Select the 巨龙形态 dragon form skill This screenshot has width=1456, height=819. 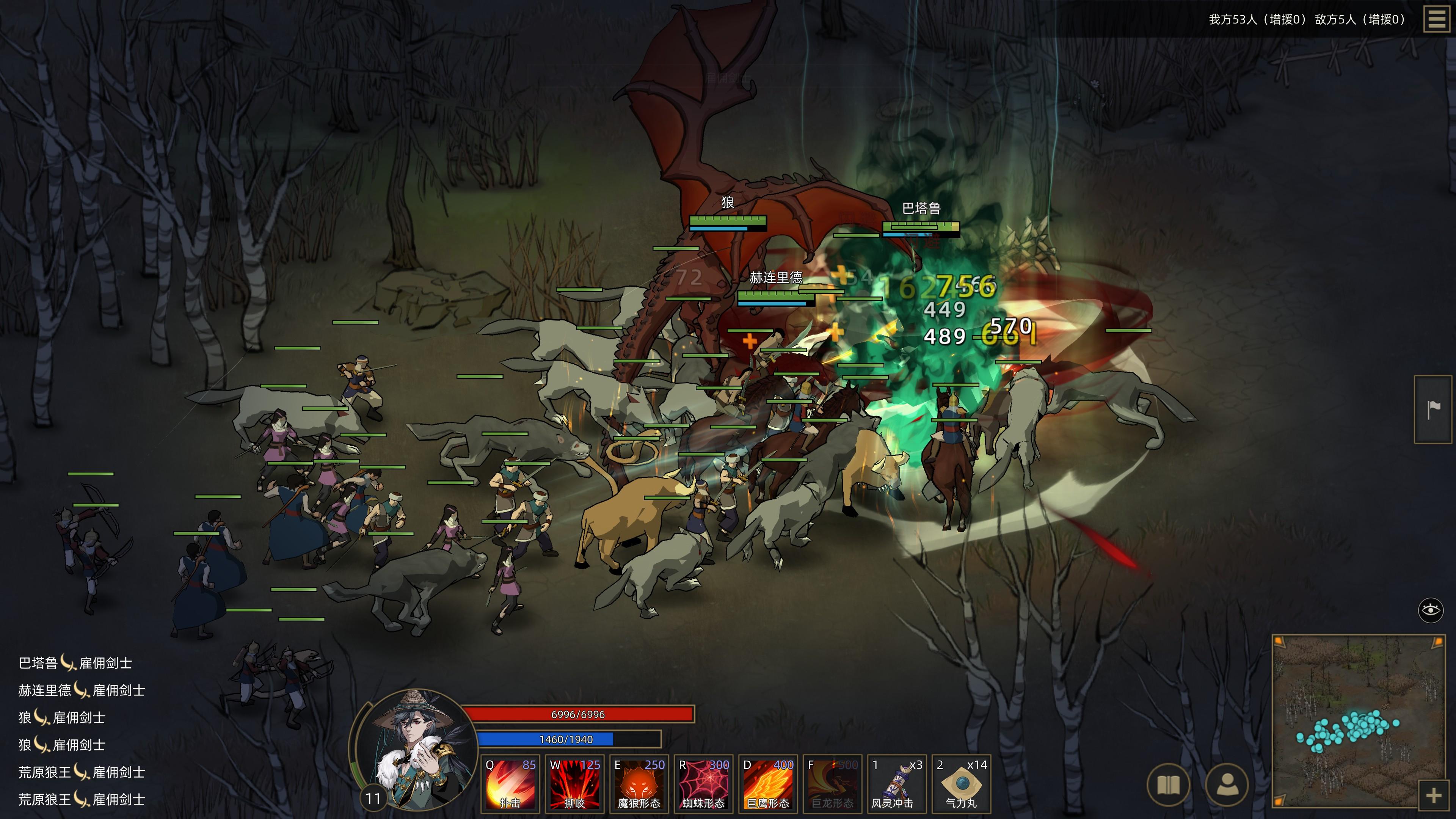click(833, 784)
